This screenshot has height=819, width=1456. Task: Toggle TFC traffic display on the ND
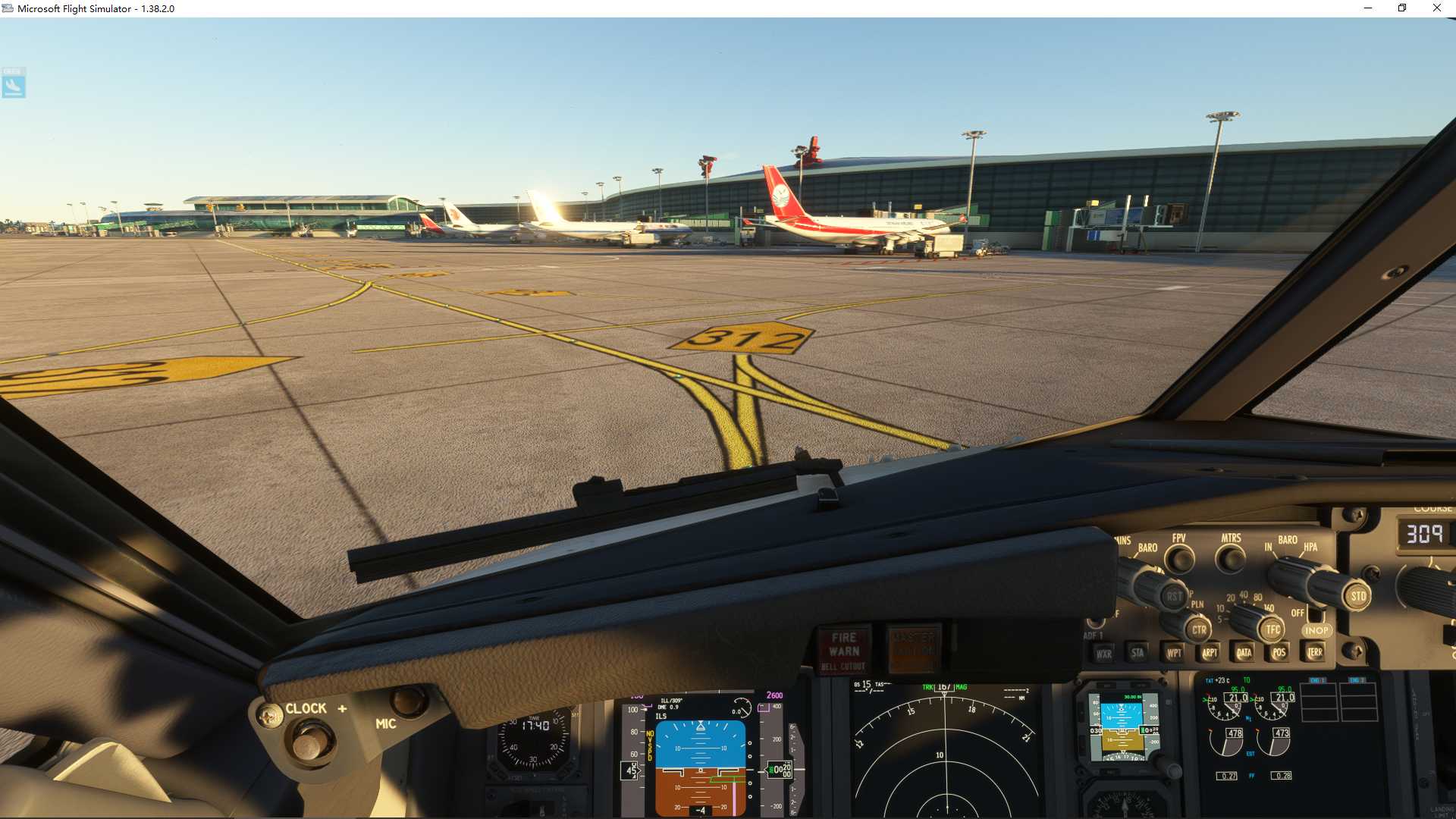[x=1273, y=629]
